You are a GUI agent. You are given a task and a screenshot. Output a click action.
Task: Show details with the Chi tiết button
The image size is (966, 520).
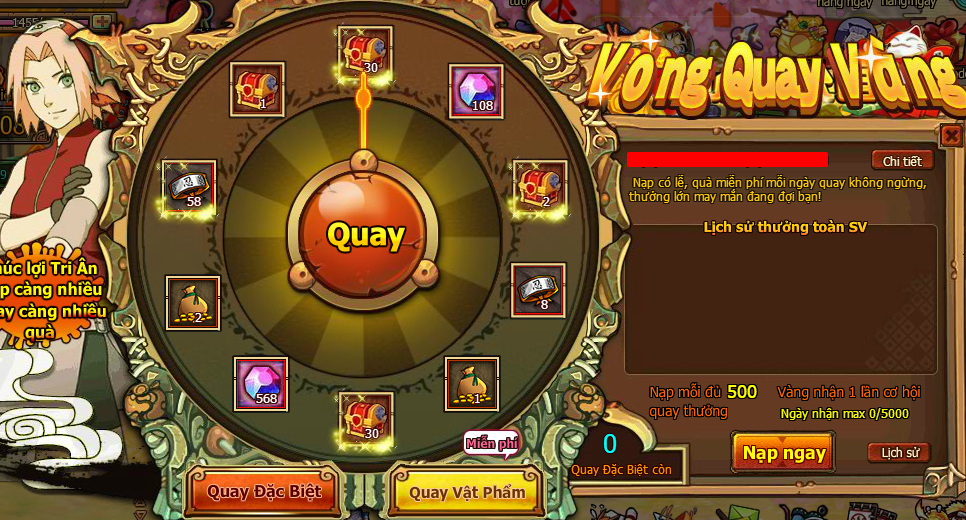(x=902, y=161)
